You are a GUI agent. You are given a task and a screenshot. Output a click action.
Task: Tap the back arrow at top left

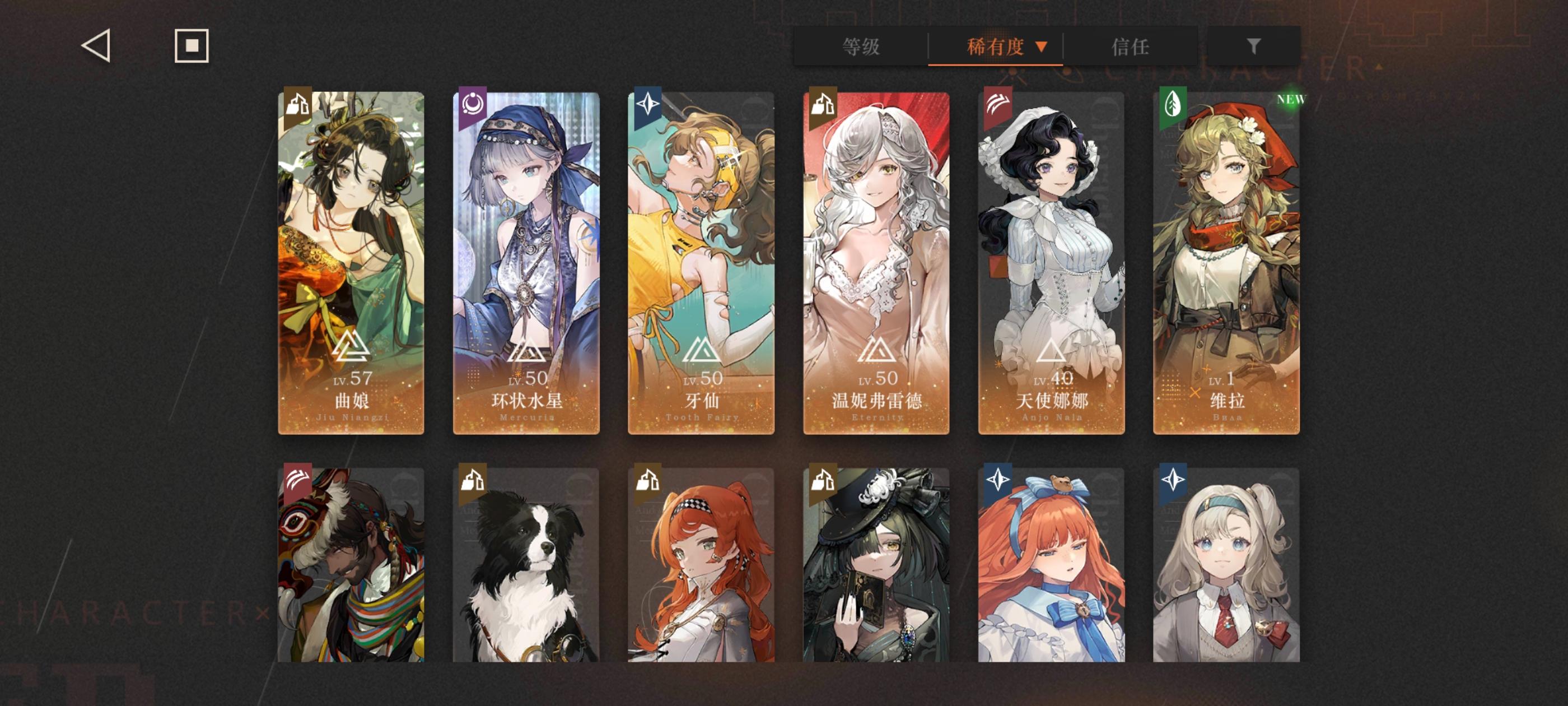96,46
